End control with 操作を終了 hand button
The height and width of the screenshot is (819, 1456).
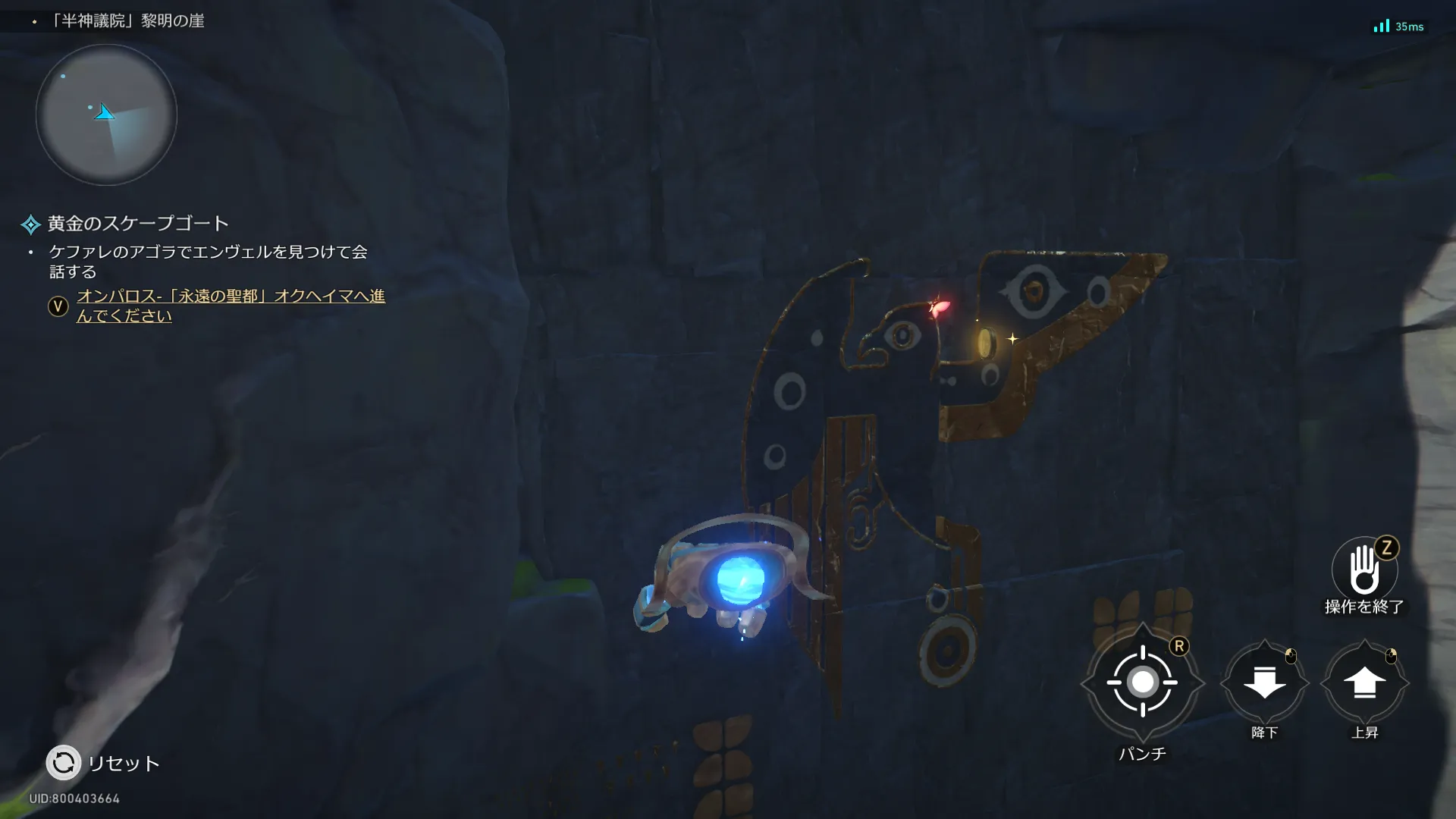(1363, 570)
